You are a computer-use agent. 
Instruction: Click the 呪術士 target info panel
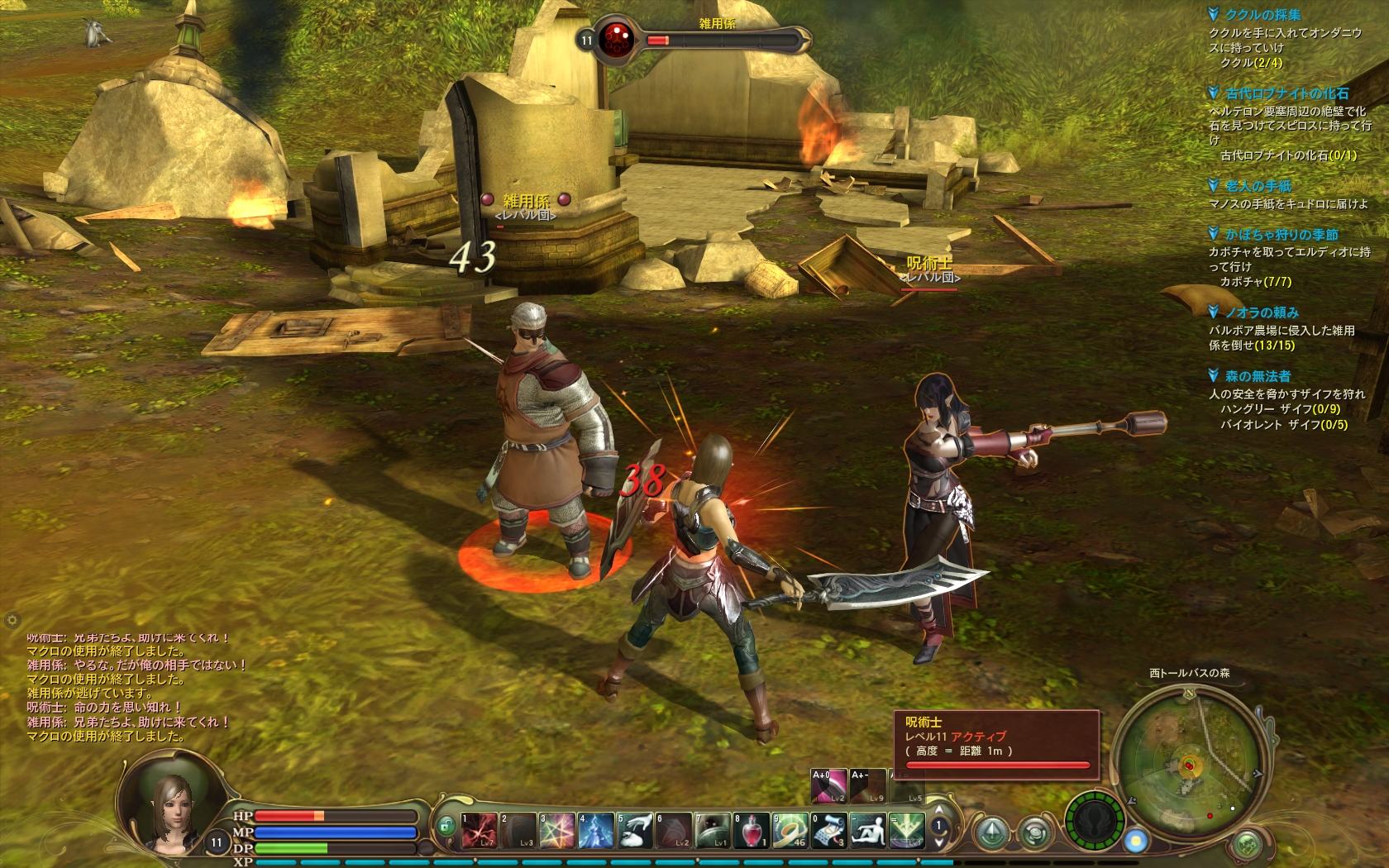(996, 744)
